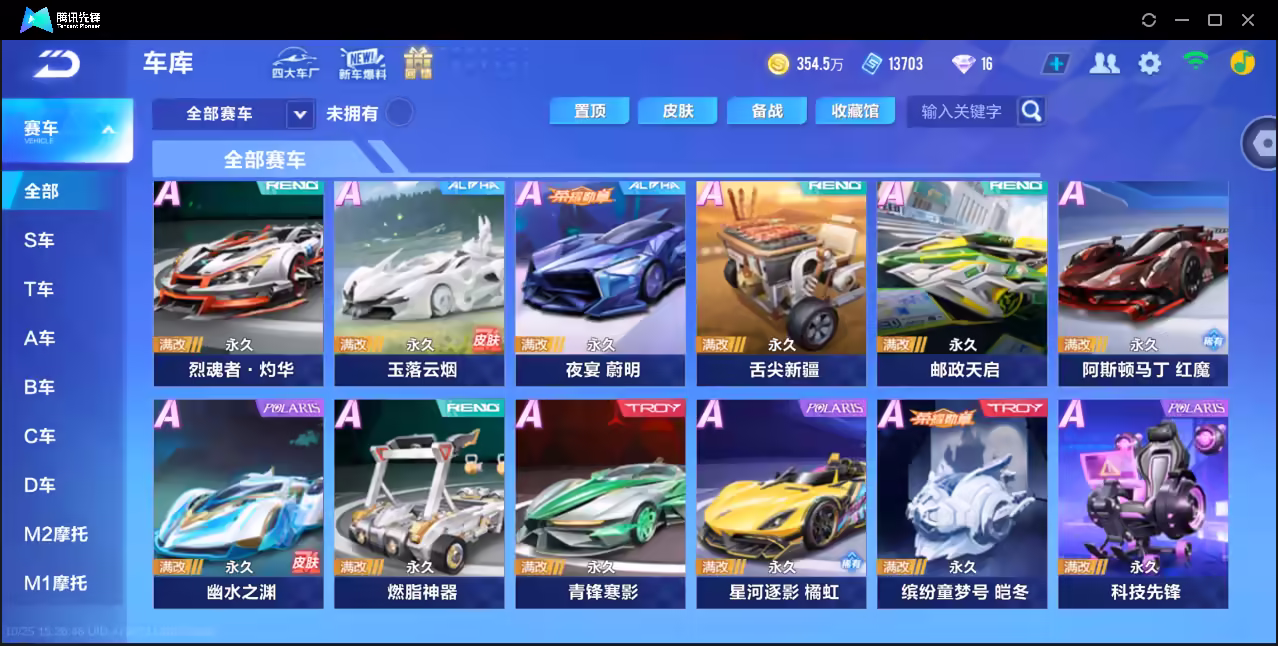The image size is (1278, 646).
Task: Close the emulator window
Action: [x=1247, y=20]
